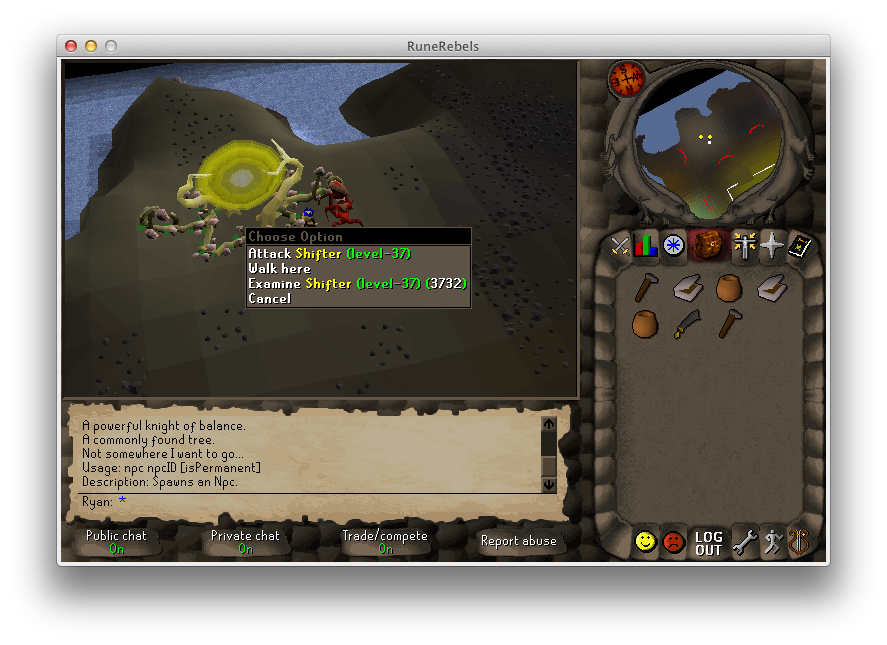Click the LOG OUT button
Viewport: 887px width, 645px height.
pos(708,543)
